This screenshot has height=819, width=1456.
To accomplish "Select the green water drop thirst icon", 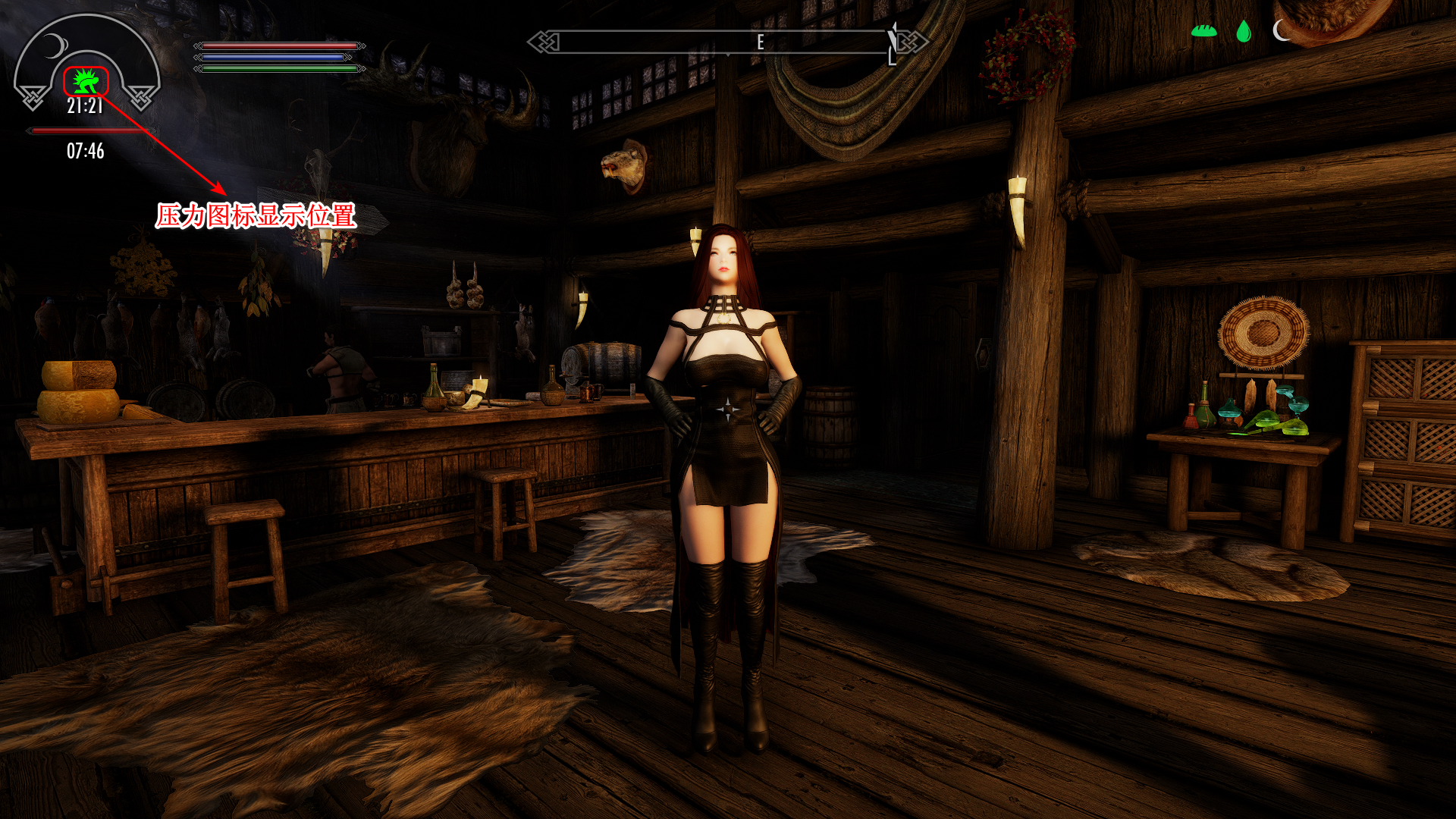I will [1244, 31].
